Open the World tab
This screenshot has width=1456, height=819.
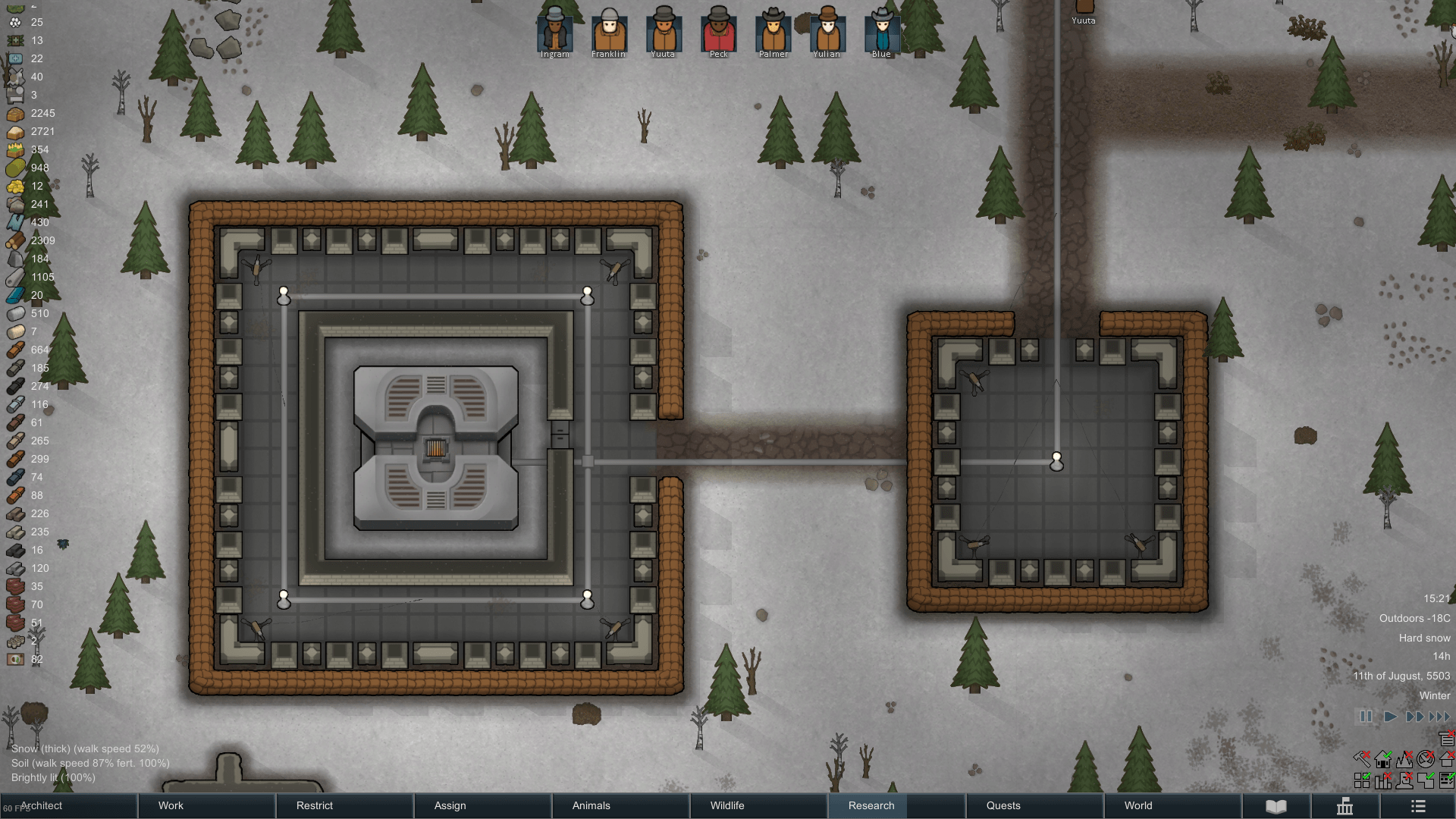pos(1137,805)
